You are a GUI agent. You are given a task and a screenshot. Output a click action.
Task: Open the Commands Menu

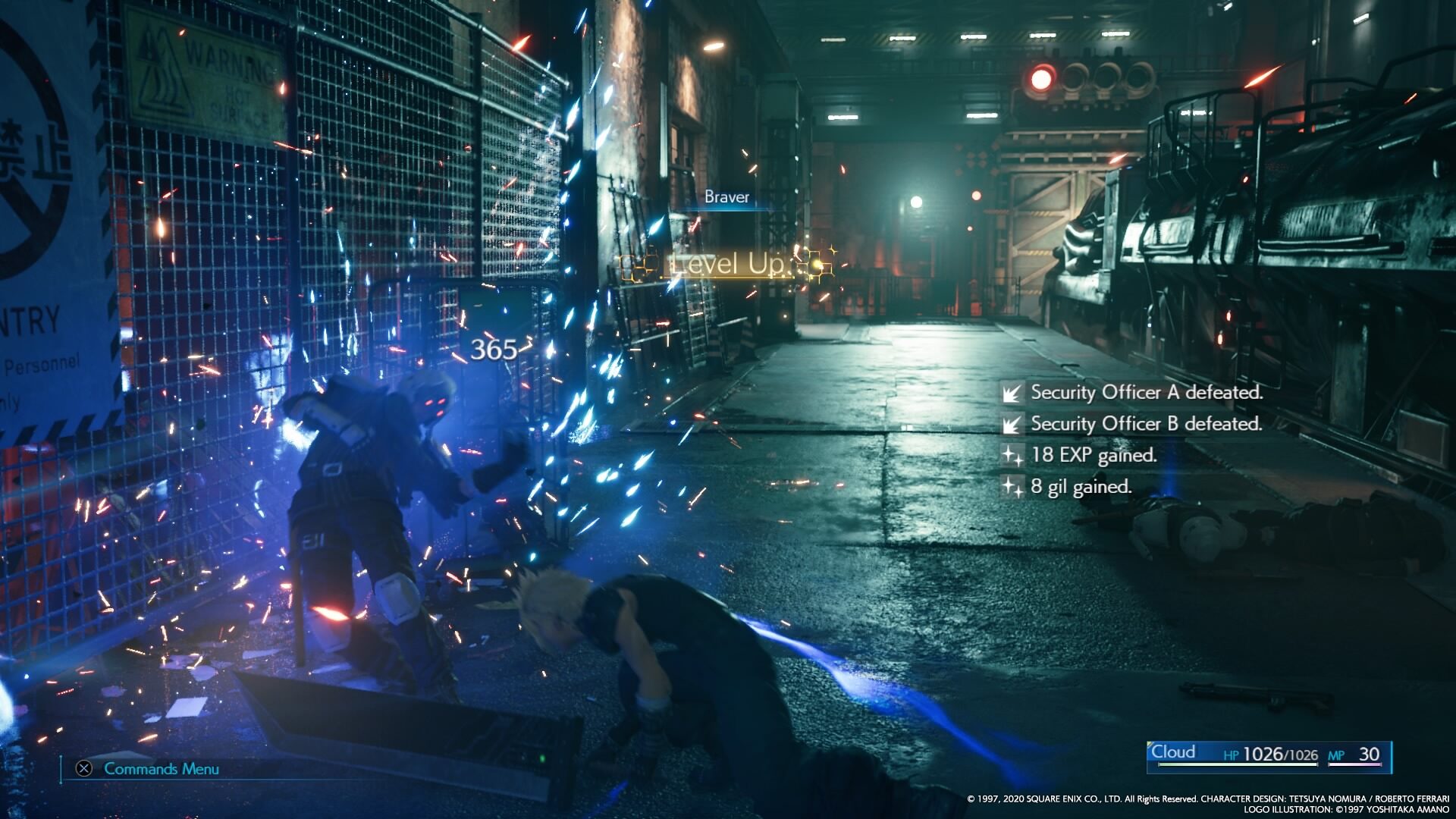click(x=149, y=769)
